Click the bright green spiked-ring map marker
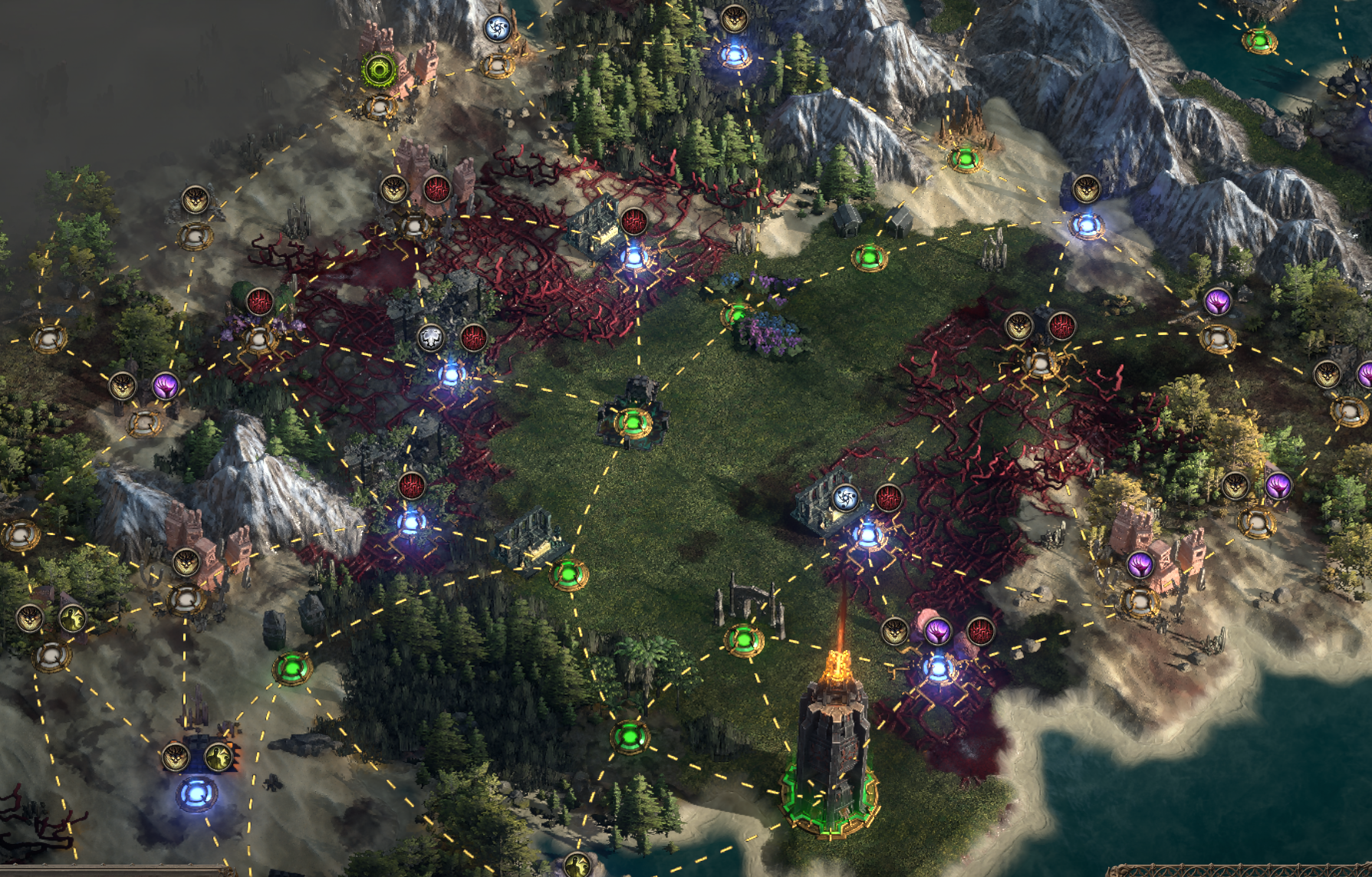This screenshot has height=877, width=1372. click(378, 71)
